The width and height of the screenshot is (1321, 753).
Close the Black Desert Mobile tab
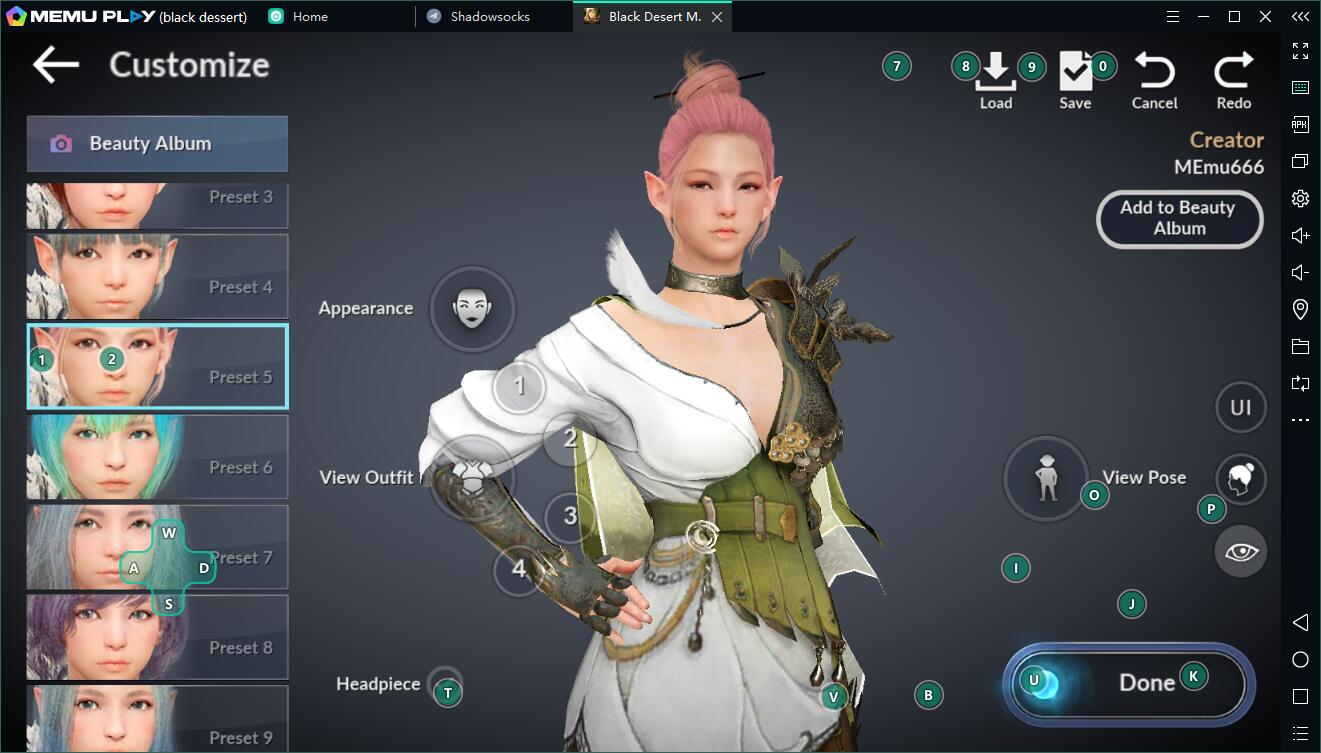717,17
